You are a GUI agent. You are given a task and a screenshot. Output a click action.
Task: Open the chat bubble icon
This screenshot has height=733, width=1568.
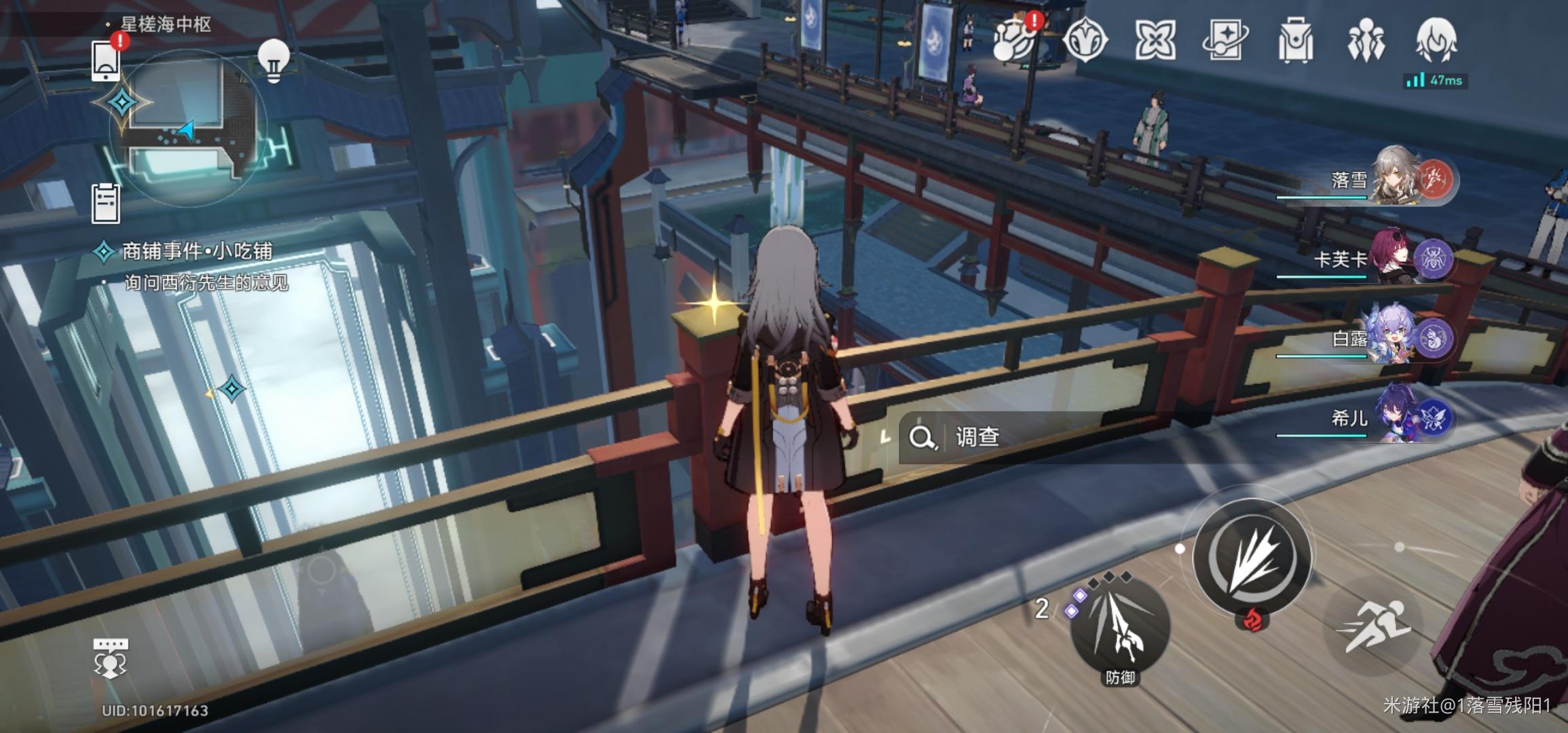point(110,657)
